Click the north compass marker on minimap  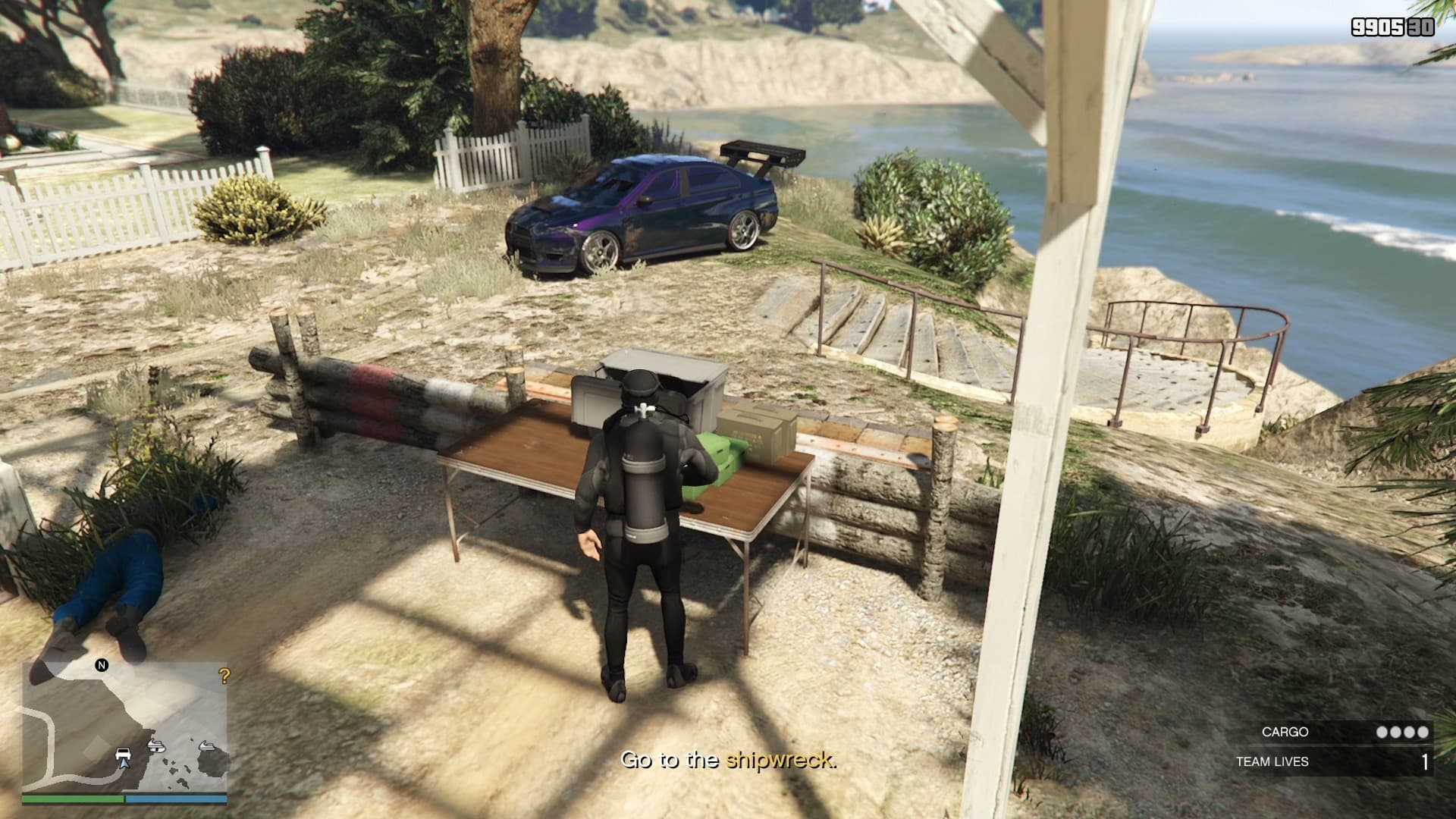click(x=102, y=665)
